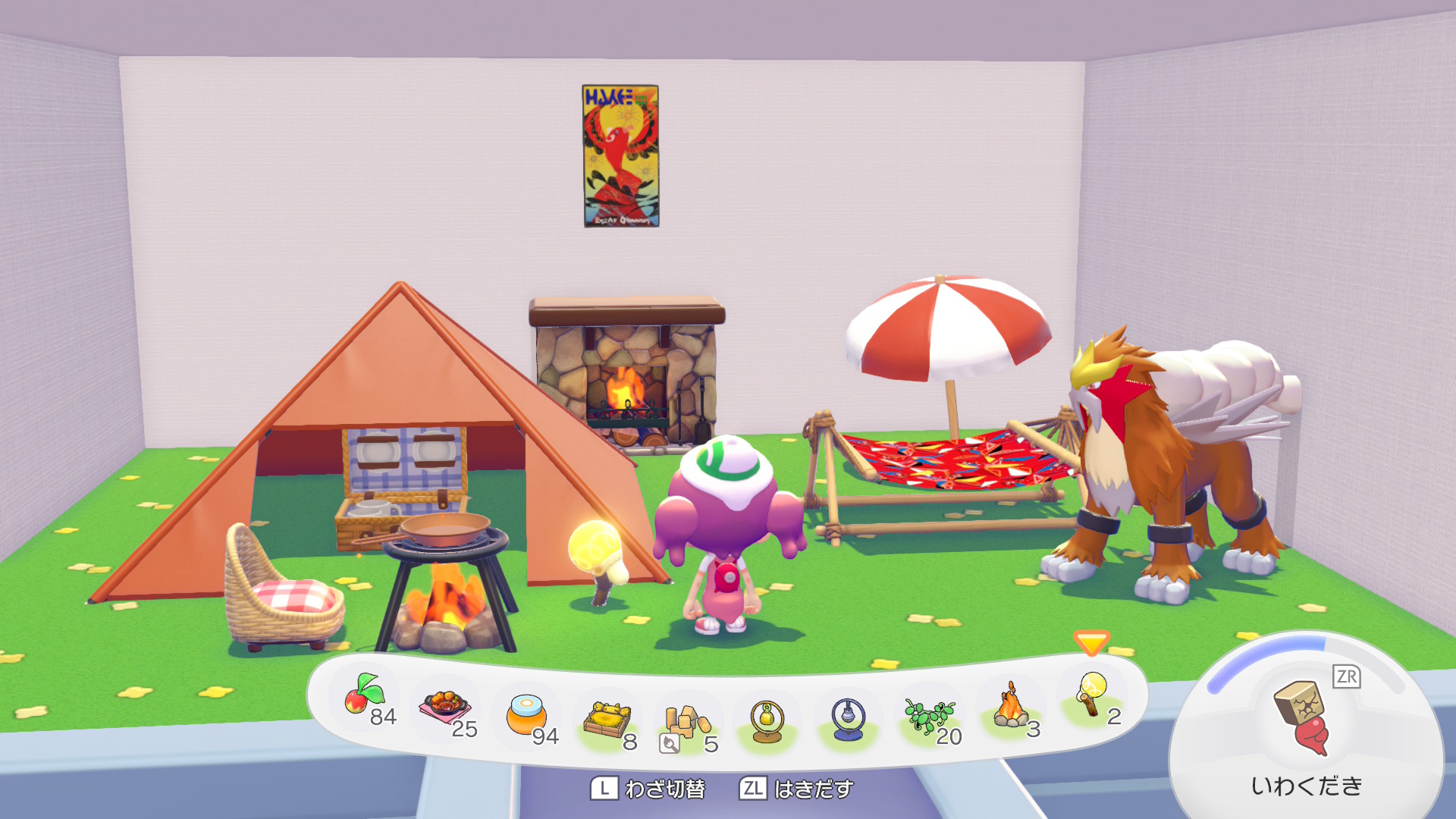Select the wooden blocks item slot

pos(687,723)
